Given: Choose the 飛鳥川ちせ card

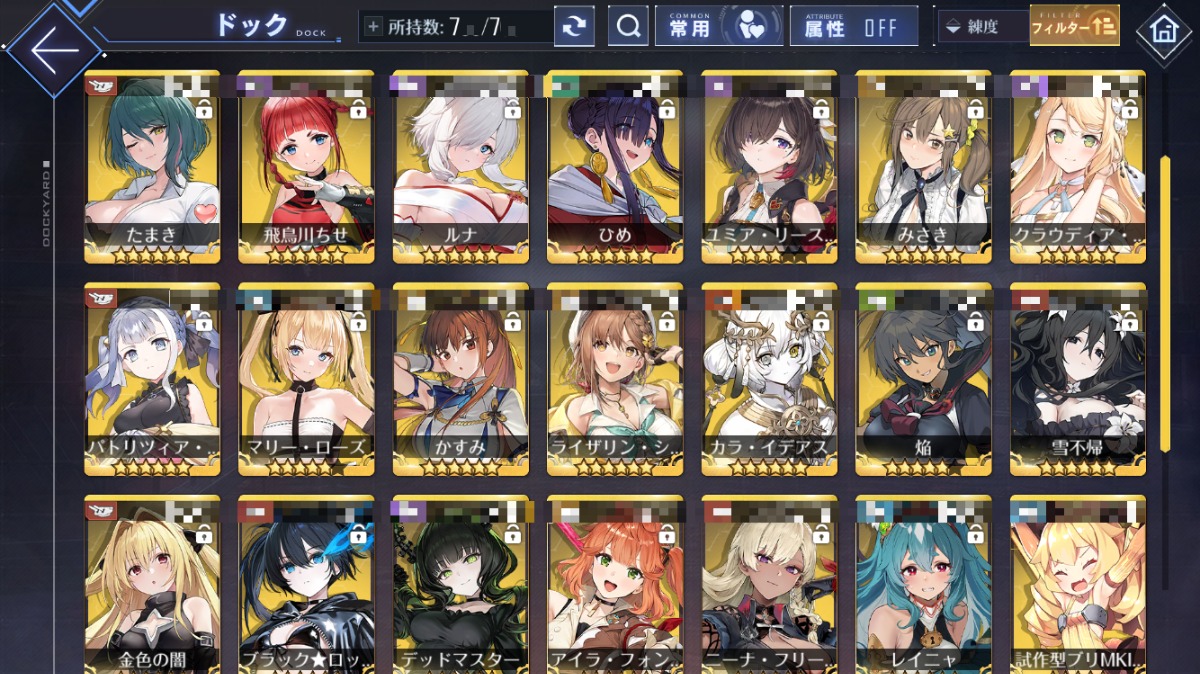Looking at the screenshot, I should tap(292, 165).
